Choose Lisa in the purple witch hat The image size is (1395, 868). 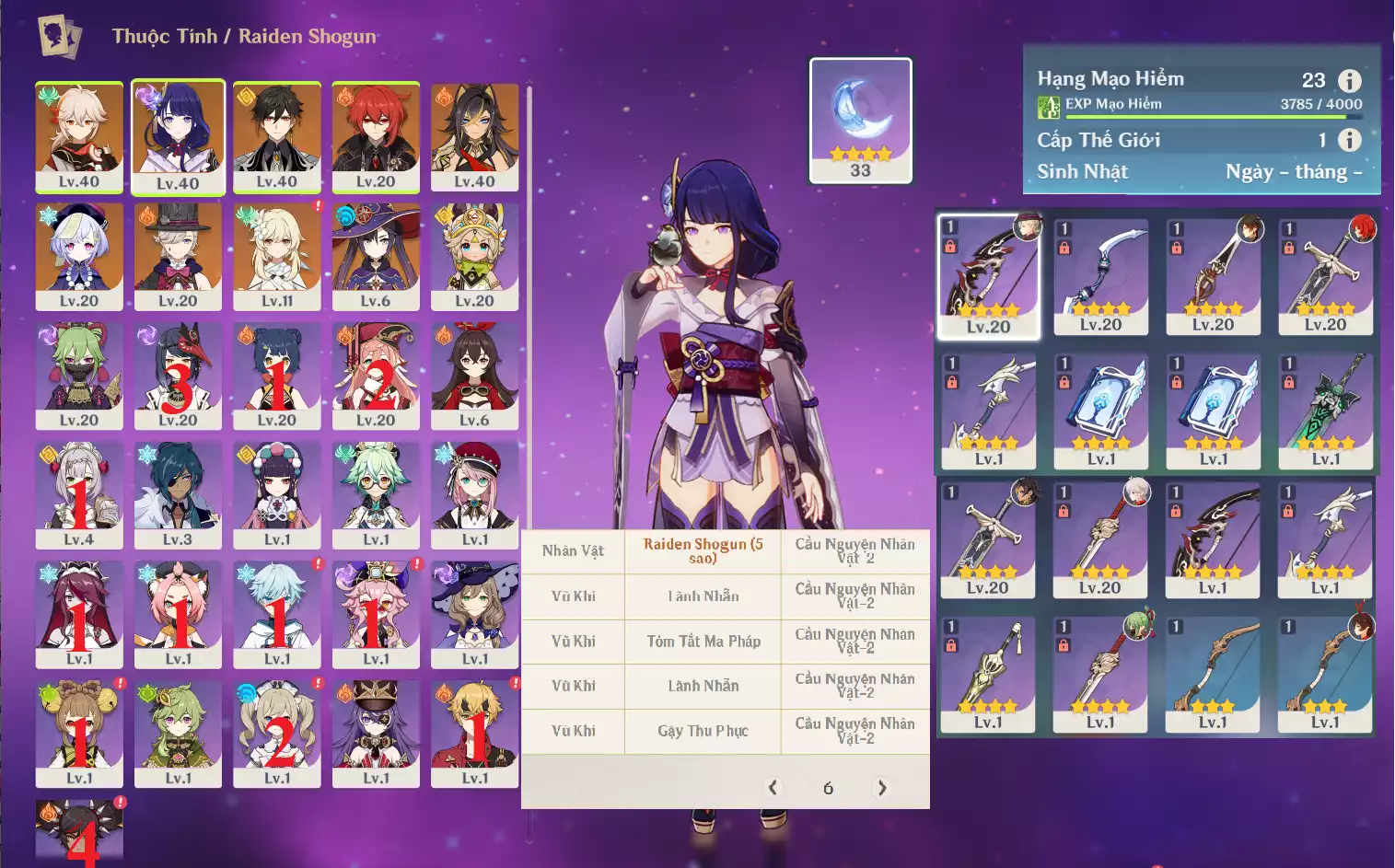(x=474, y=613)
